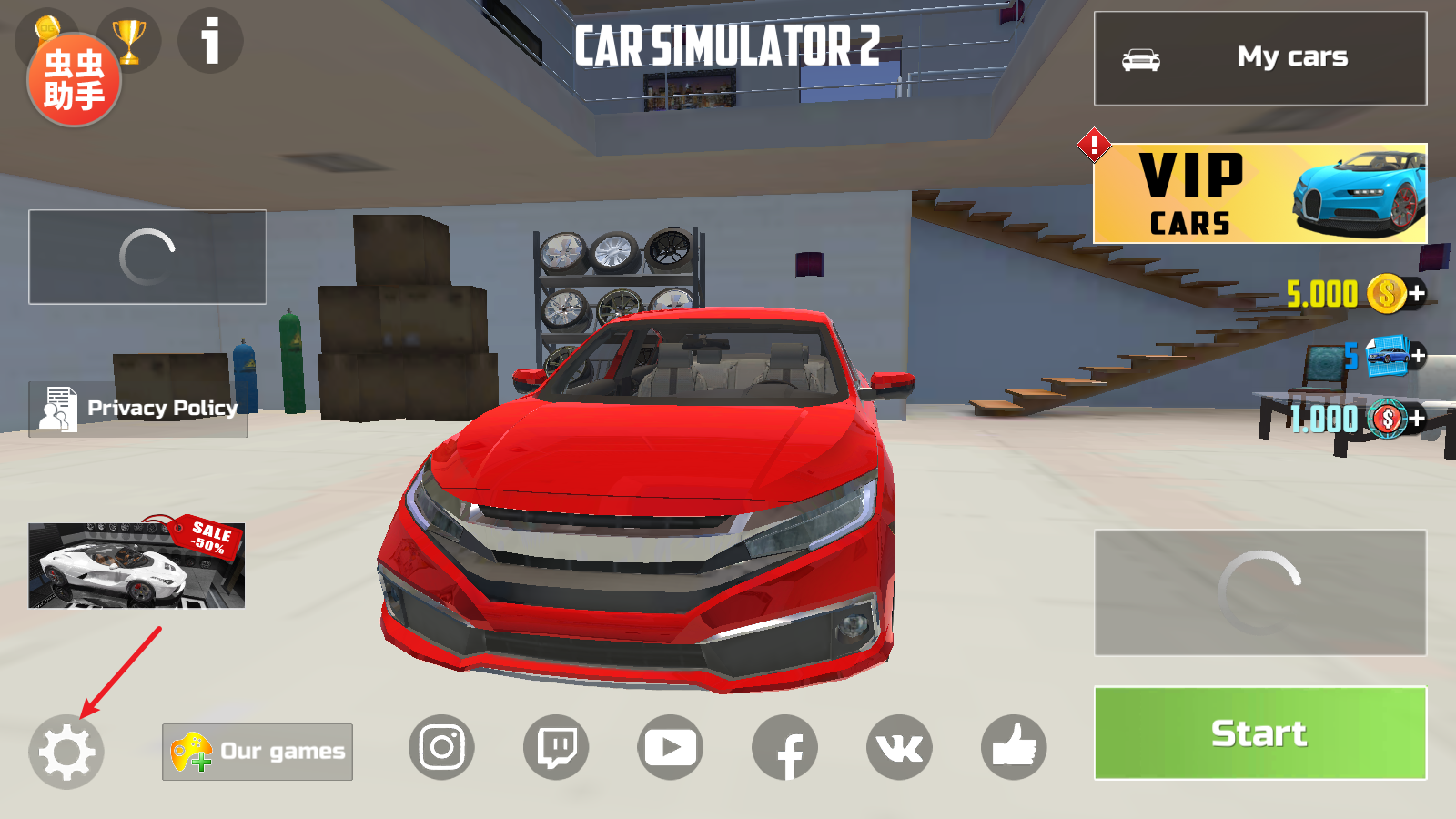Open the VK social page
This screenshot has width=1456, height=819.
[899, 748]
